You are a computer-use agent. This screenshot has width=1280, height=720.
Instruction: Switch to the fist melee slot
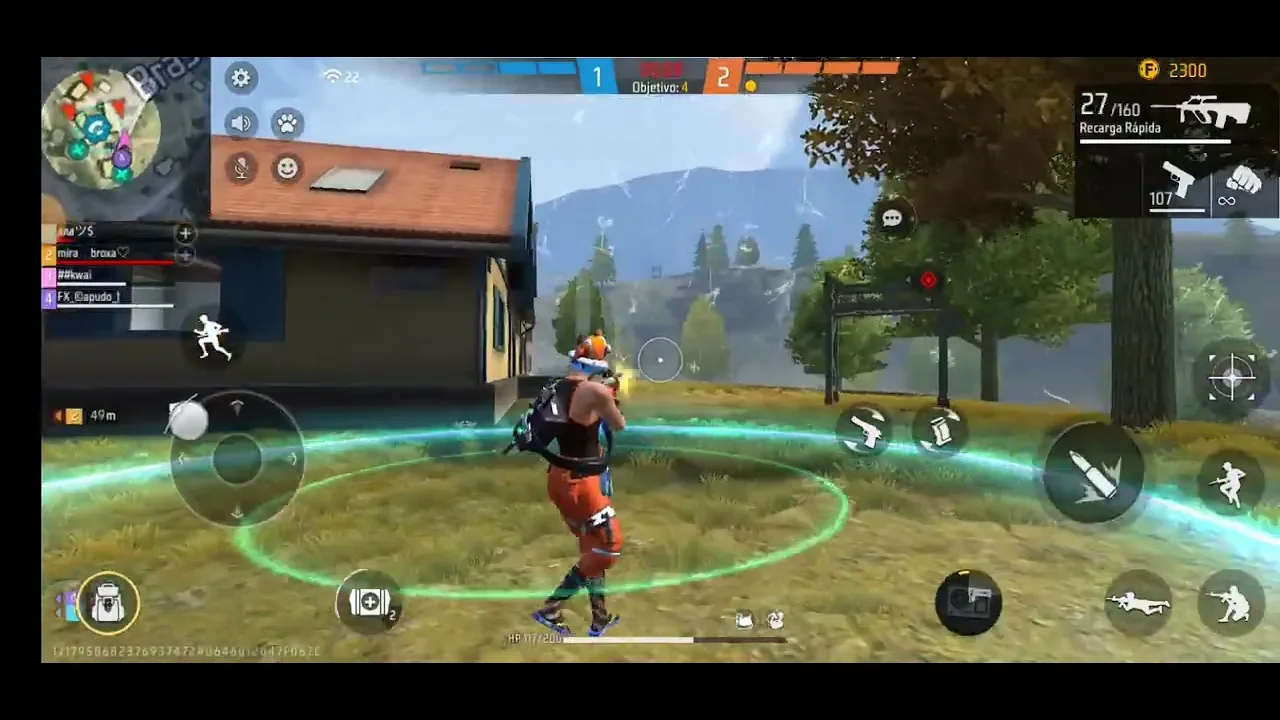tap(1243, 186)
